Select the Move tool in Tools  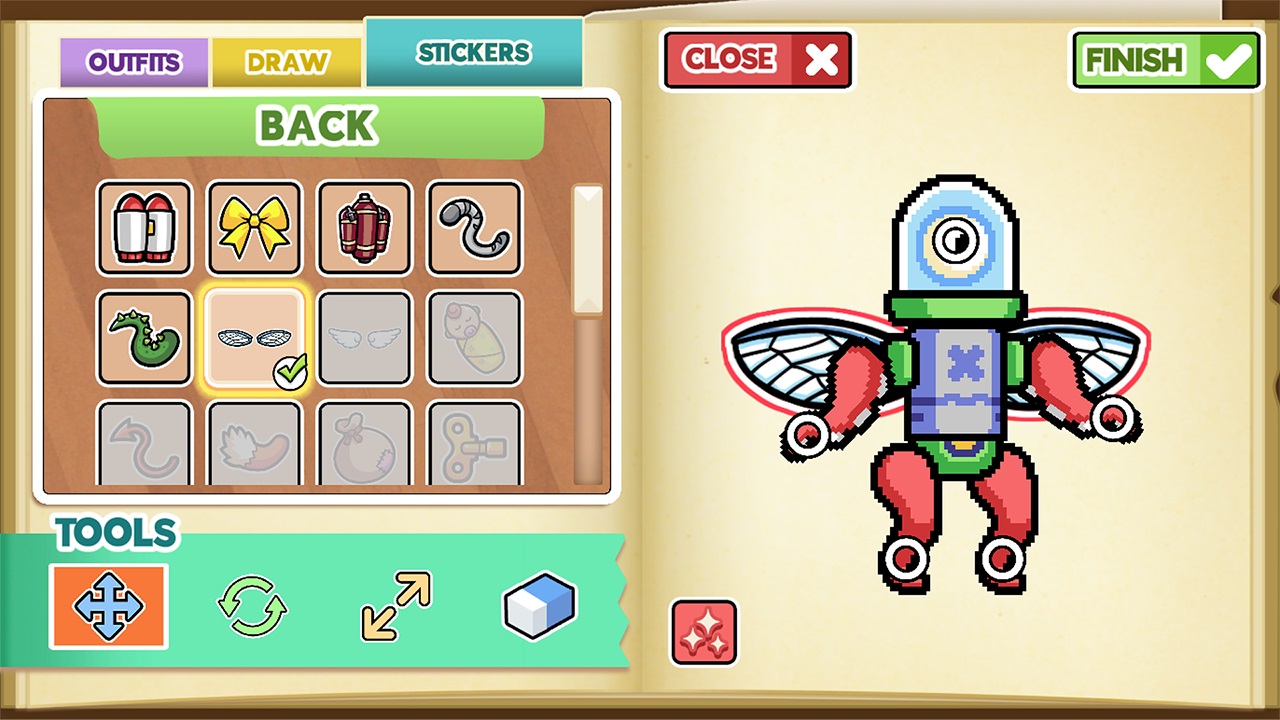[107, 605]
